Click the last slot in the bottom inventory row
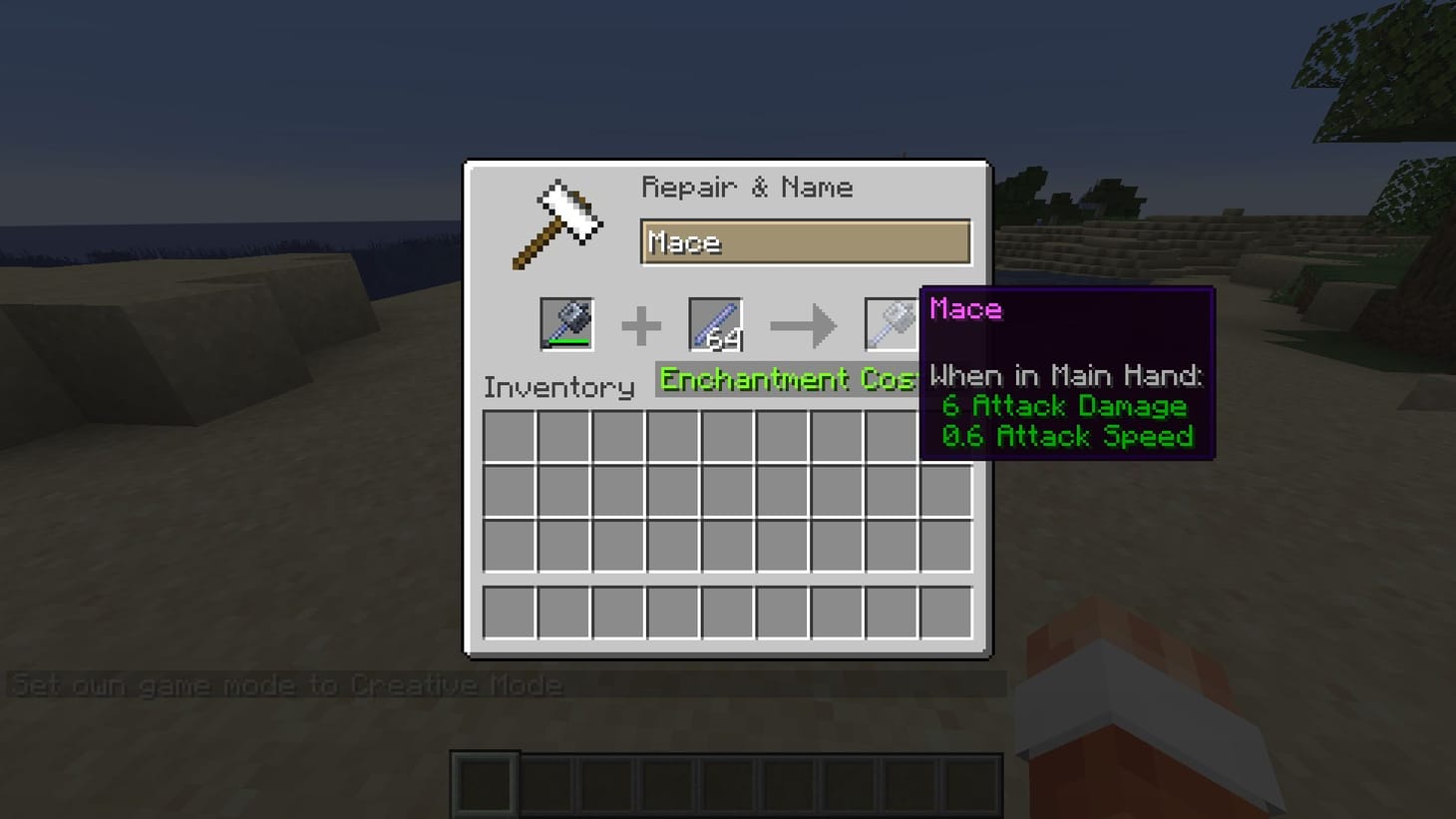Screen dimensions: 1456x819 945,613
